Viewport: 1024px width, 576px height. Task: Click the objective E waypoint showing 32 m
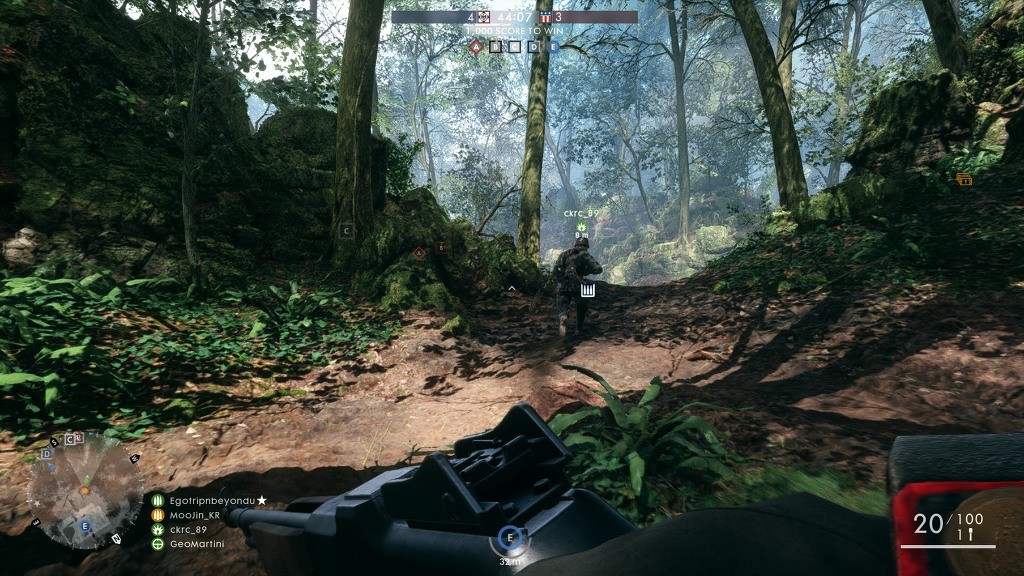click(x=511, y=538)
